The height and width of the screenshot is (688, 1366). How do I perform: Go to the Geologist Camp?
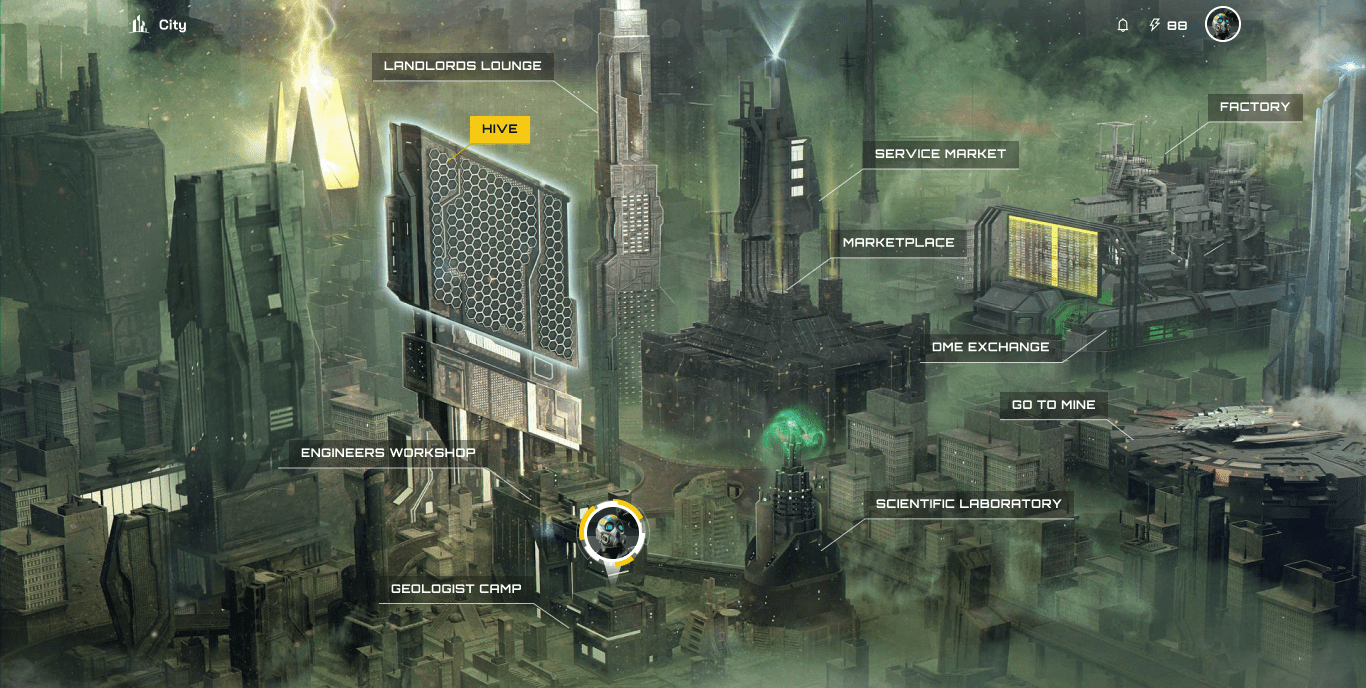coord(455,589)
